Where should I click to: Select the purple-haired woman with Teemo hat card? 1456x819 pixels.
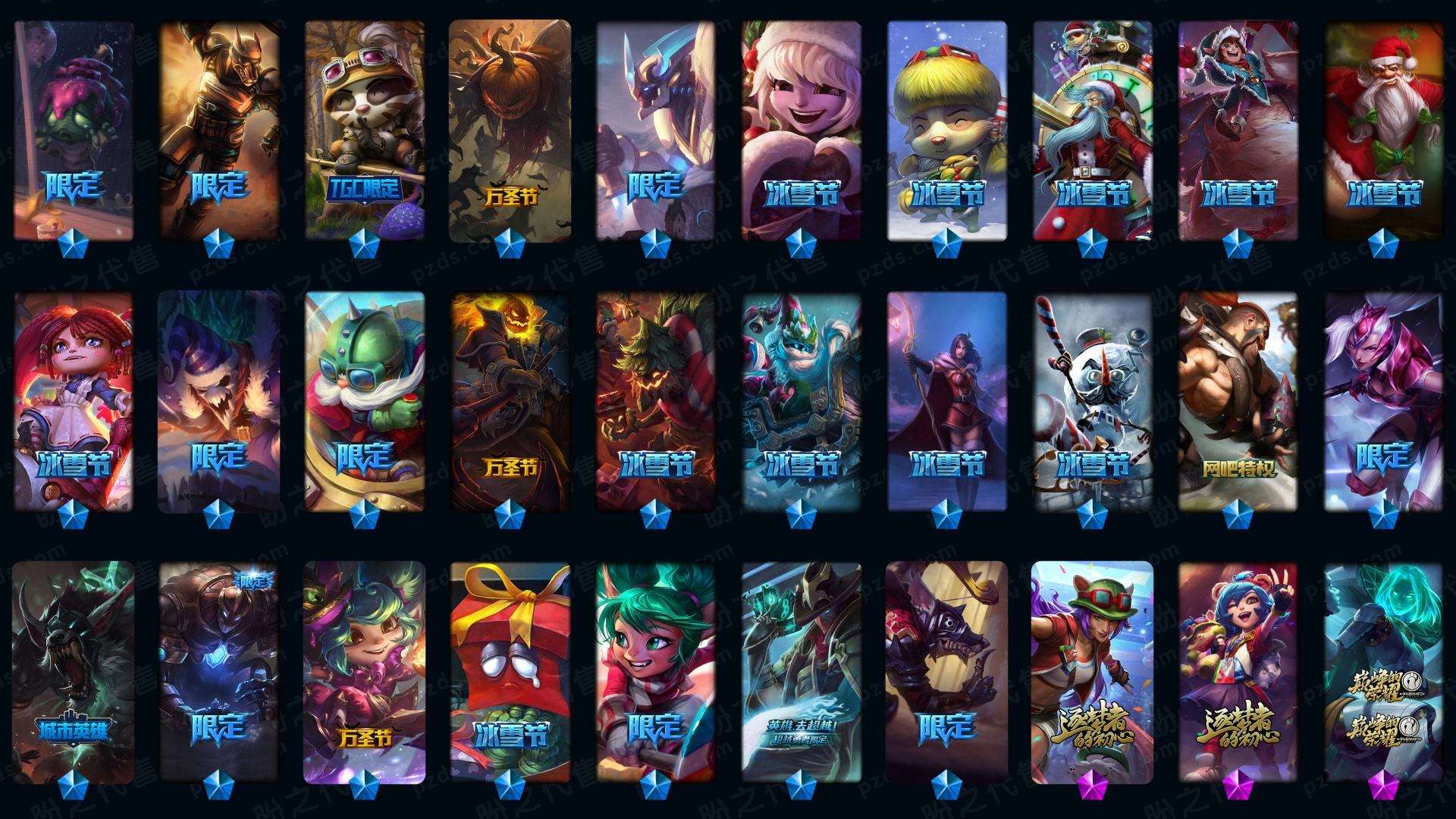(x=1092, y=671)
